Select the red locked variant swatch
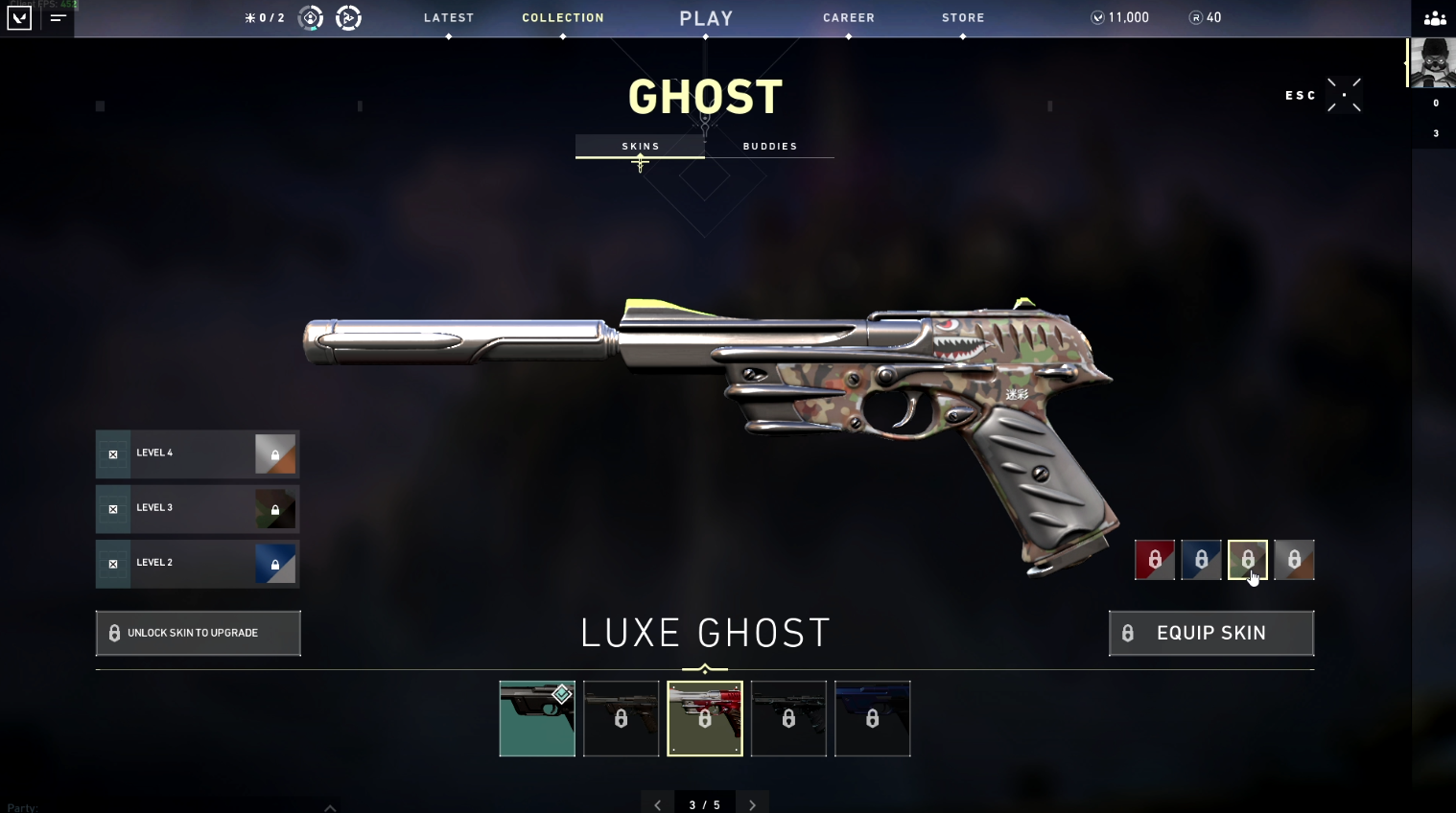 [x=1155, y=560]
